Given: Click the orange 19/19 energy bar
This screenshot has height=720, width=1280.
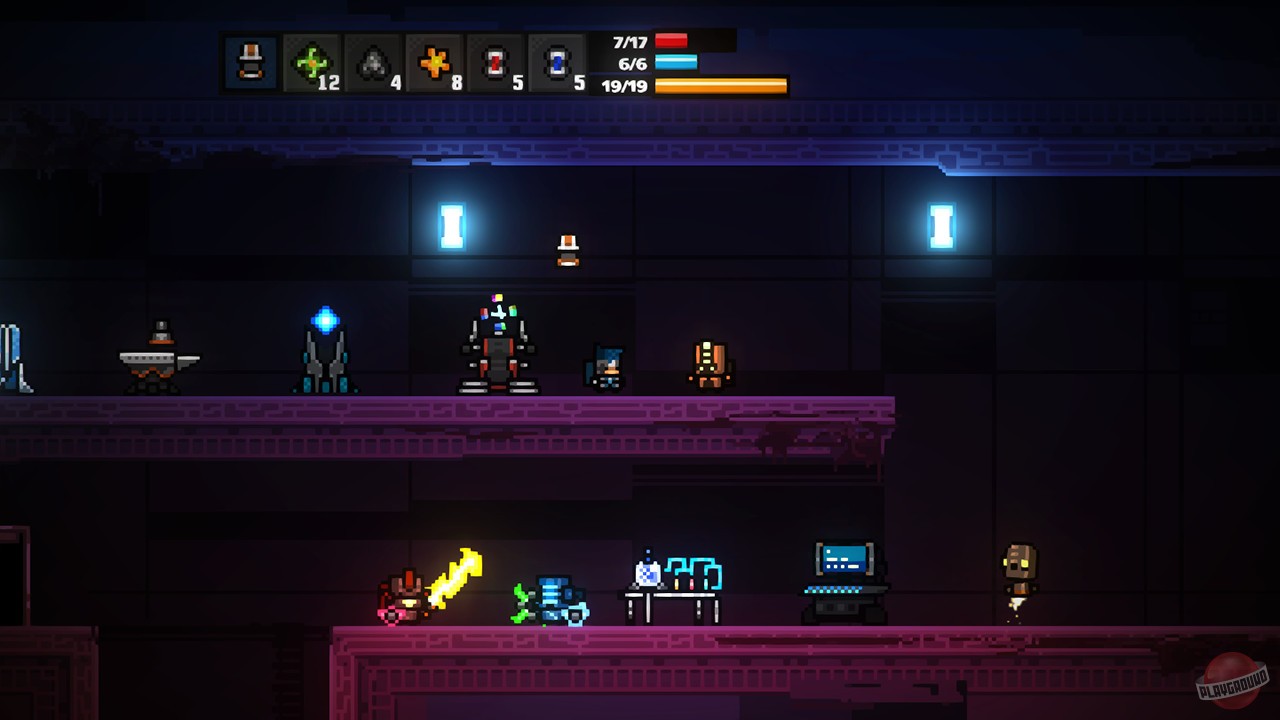Looking at the screenshot, I should pos(718,86).
